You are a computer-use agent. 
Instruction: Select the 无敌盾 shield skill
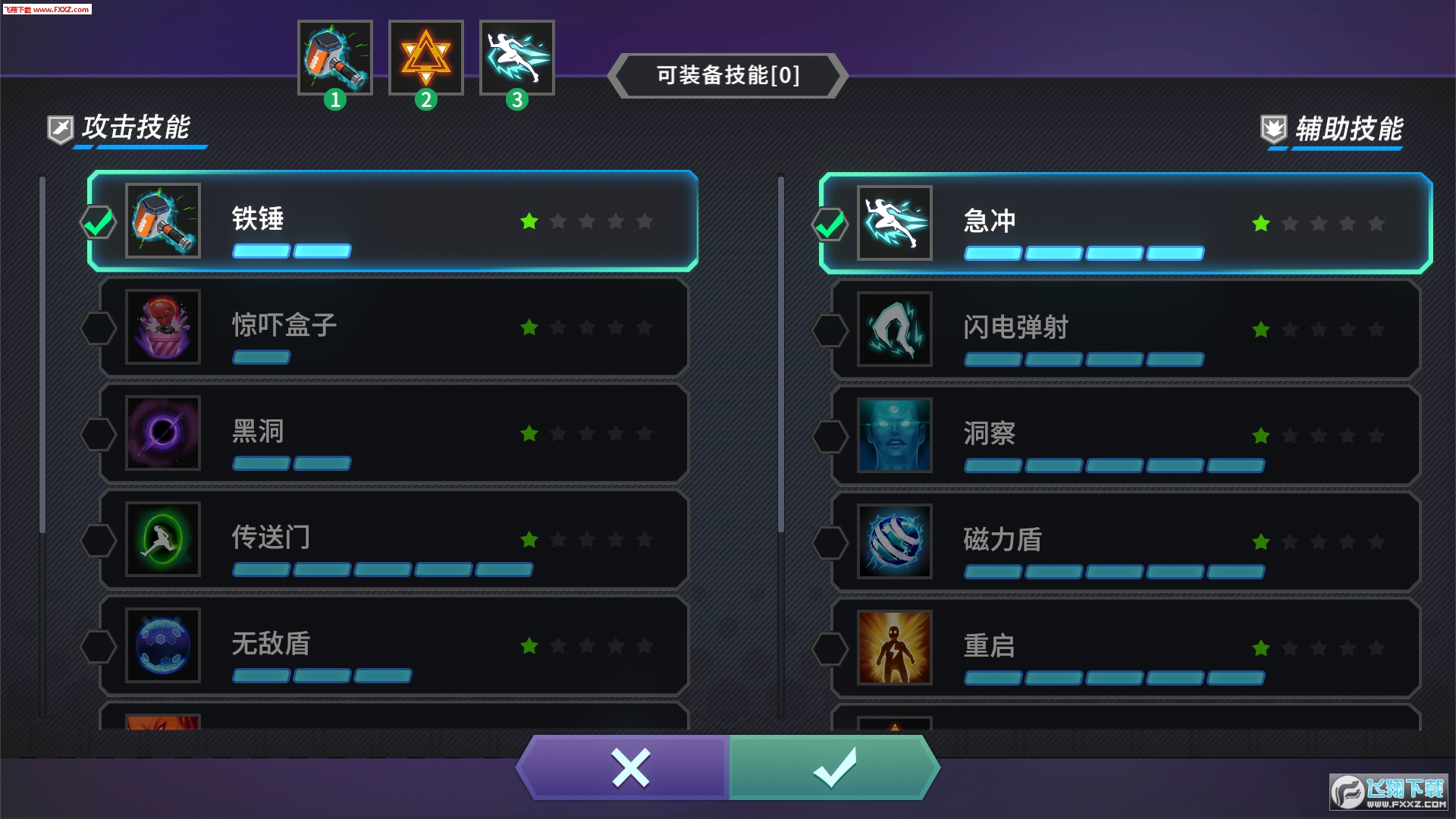point(393,645)
